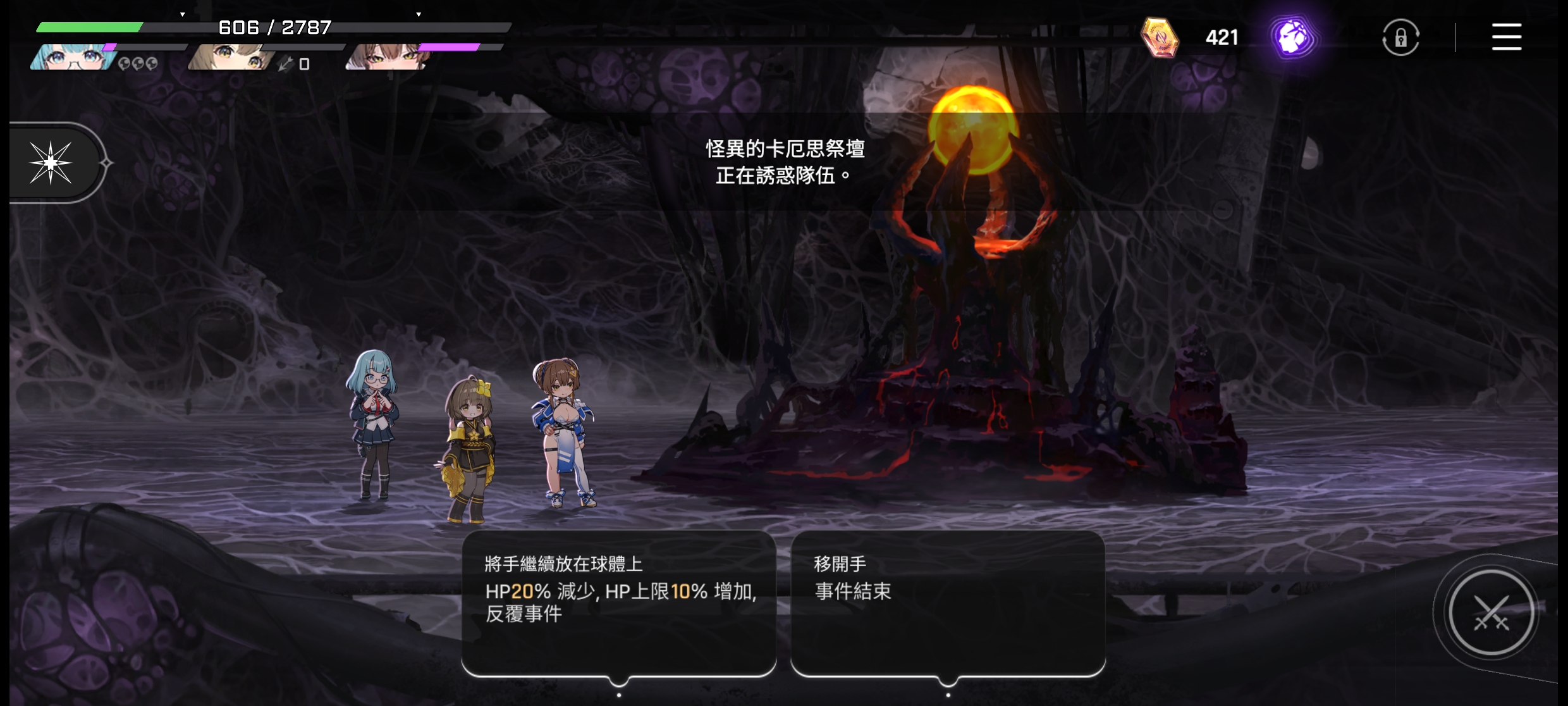This screenshot has width=1568, height=706.
Task: Tap the rotation lock icon
Action: 1400,38
